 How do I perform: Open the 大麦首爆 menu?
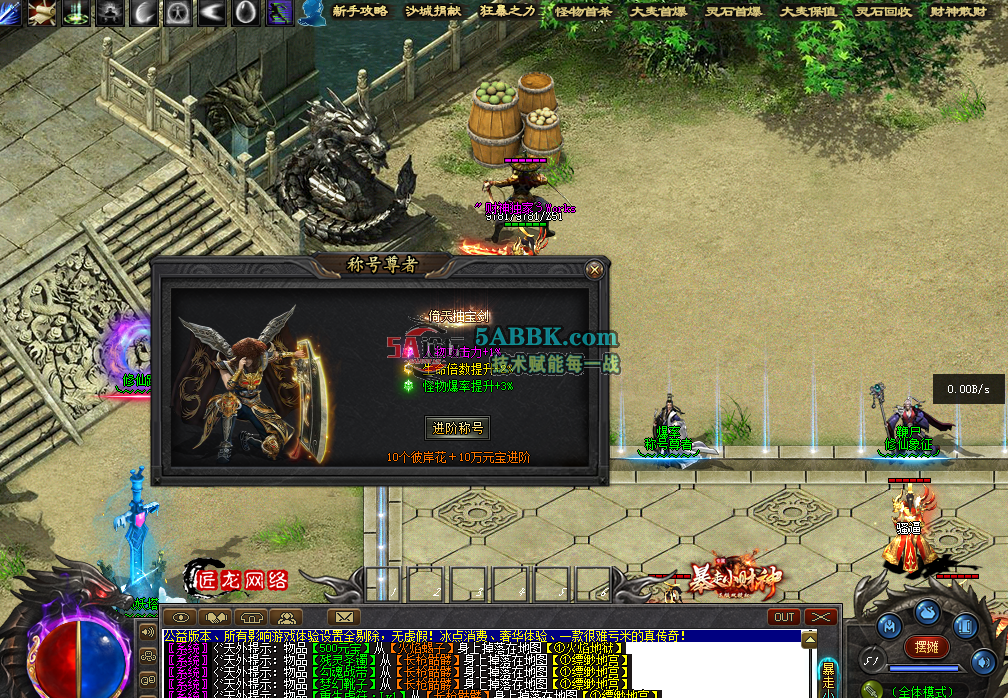(x=658, y=11)
